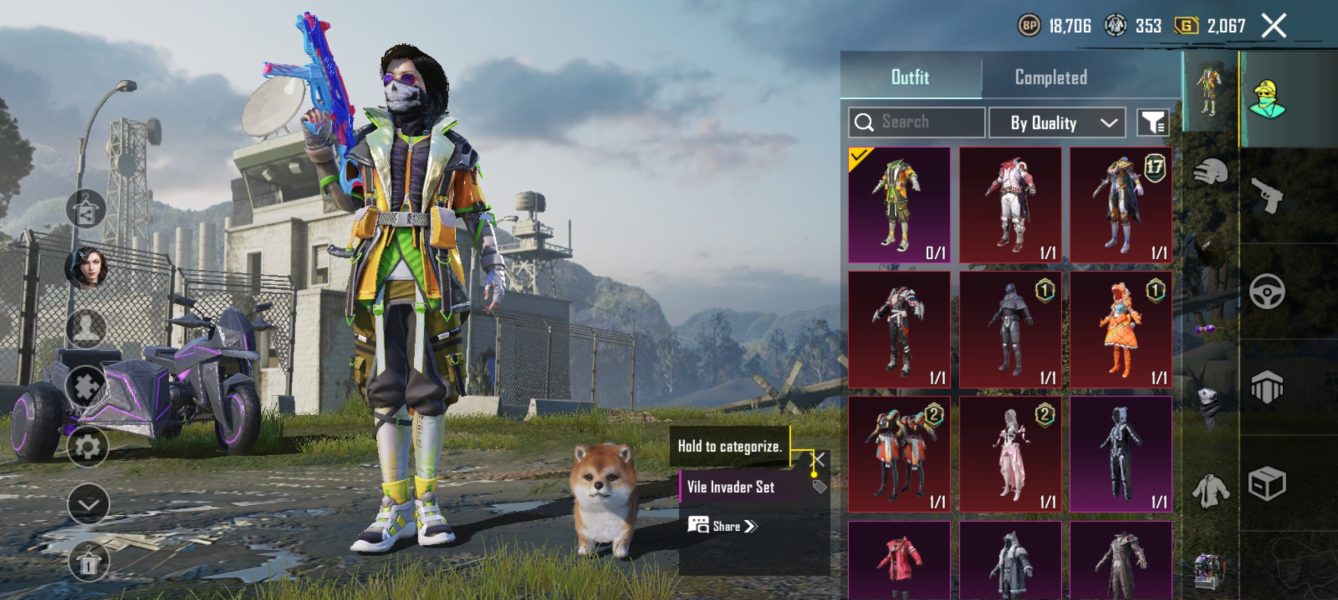Open the weapon skins pistol category

click(x=1266, y=195)
